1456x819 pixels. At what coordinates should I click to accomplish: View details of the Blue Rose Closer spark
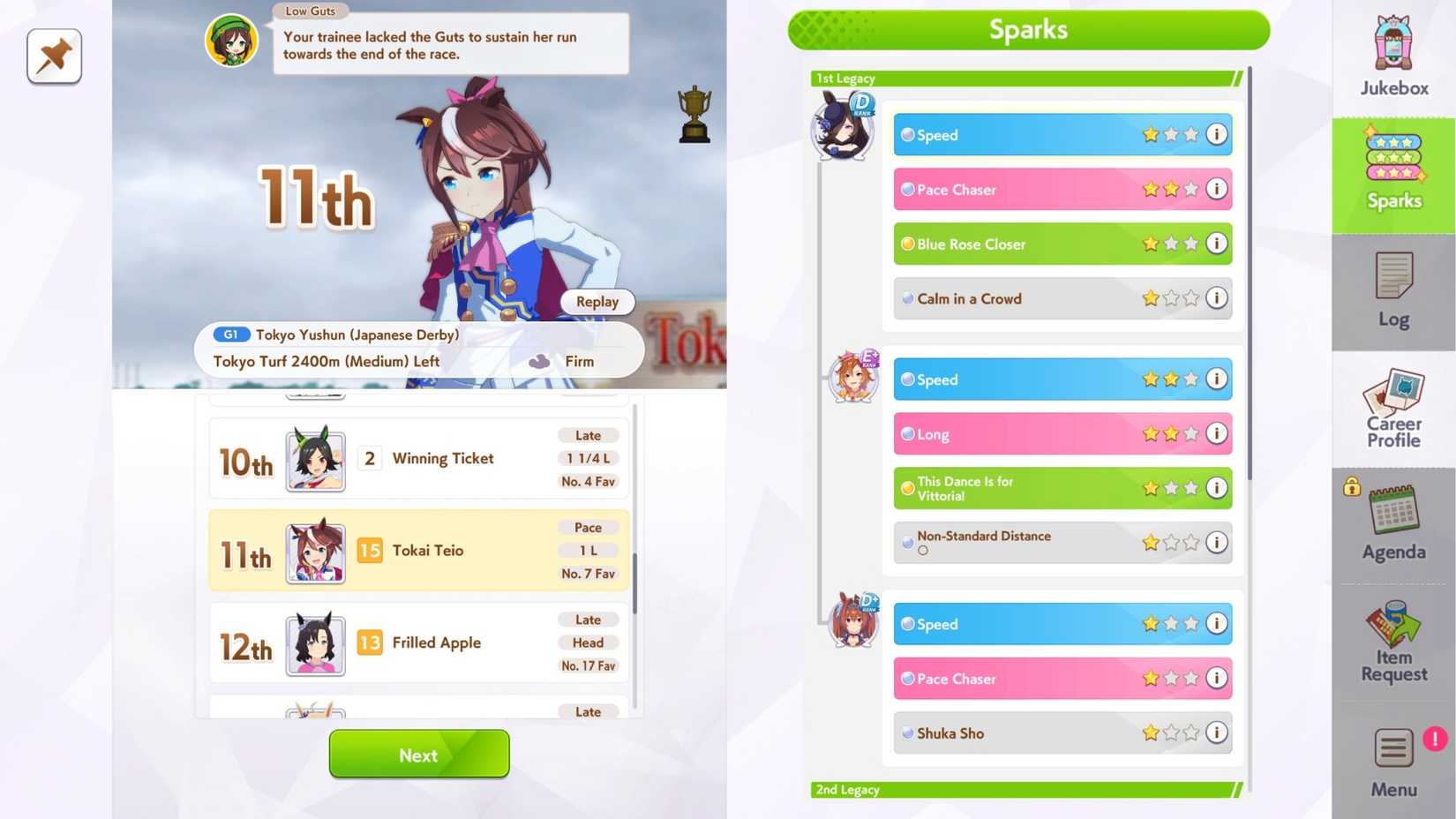[x=1217, y=244]
